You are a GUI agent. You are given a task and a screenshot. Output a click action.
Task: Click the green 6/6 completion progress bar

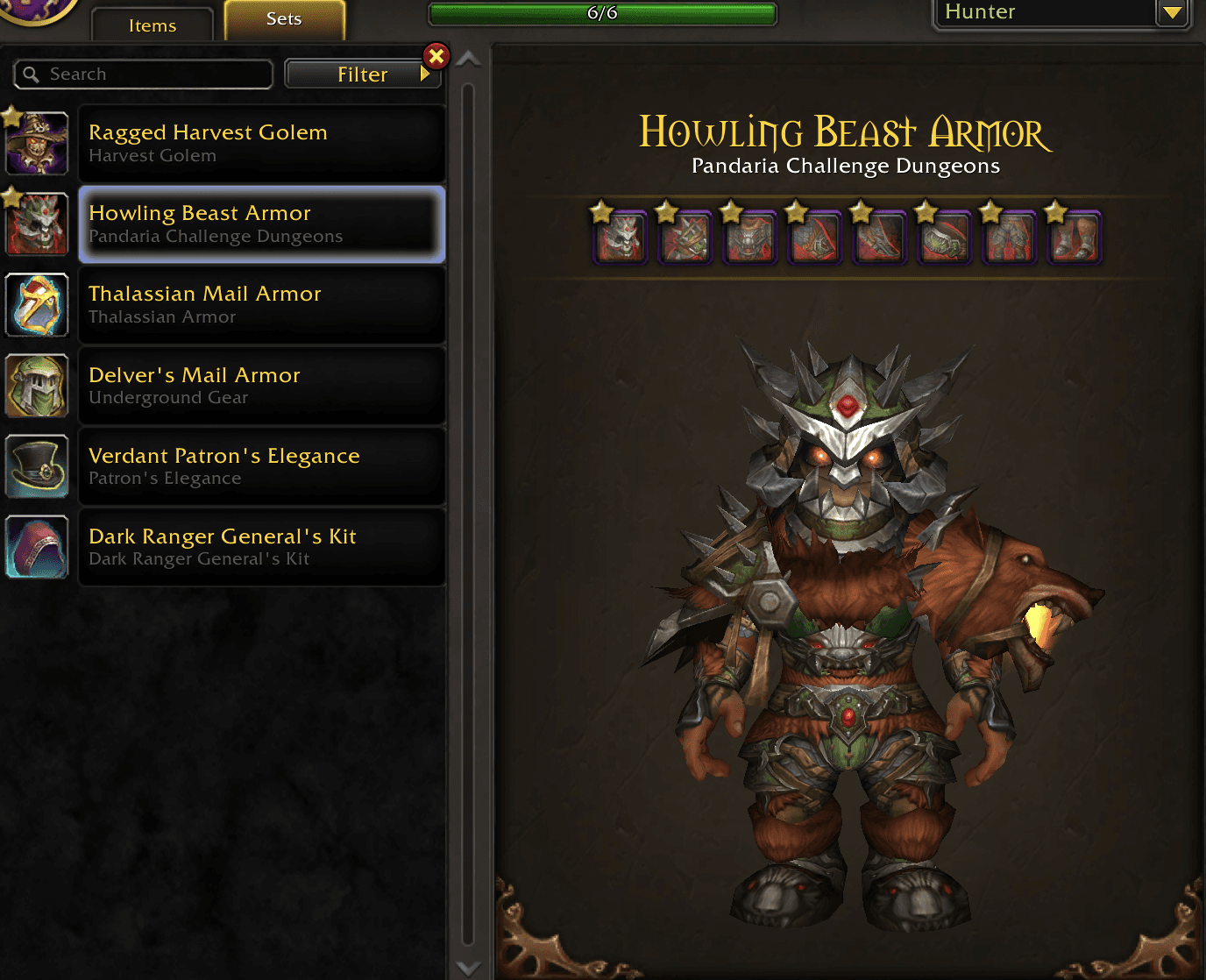tap(601, 14)
